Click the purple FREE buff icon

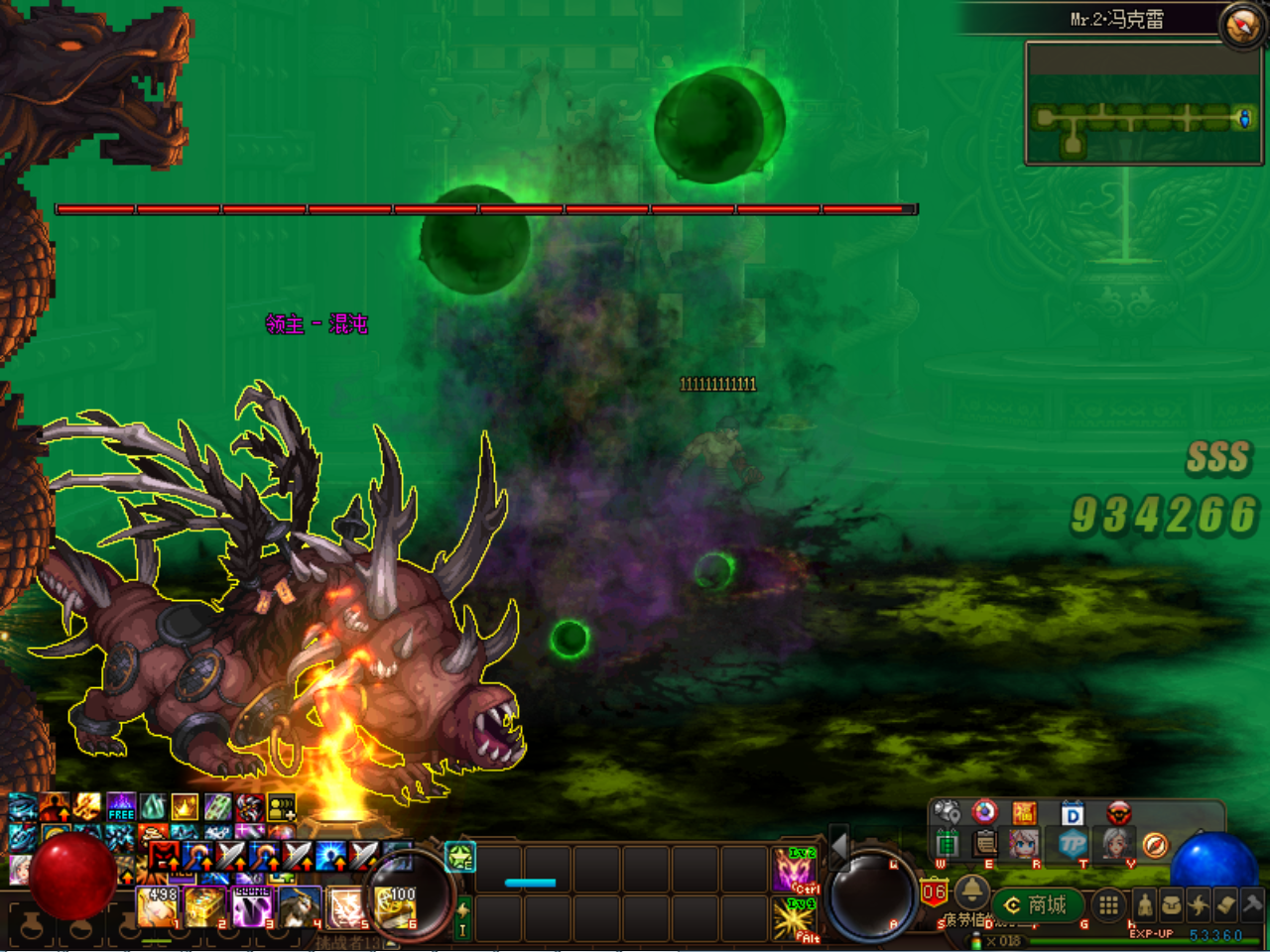(121, 806)
